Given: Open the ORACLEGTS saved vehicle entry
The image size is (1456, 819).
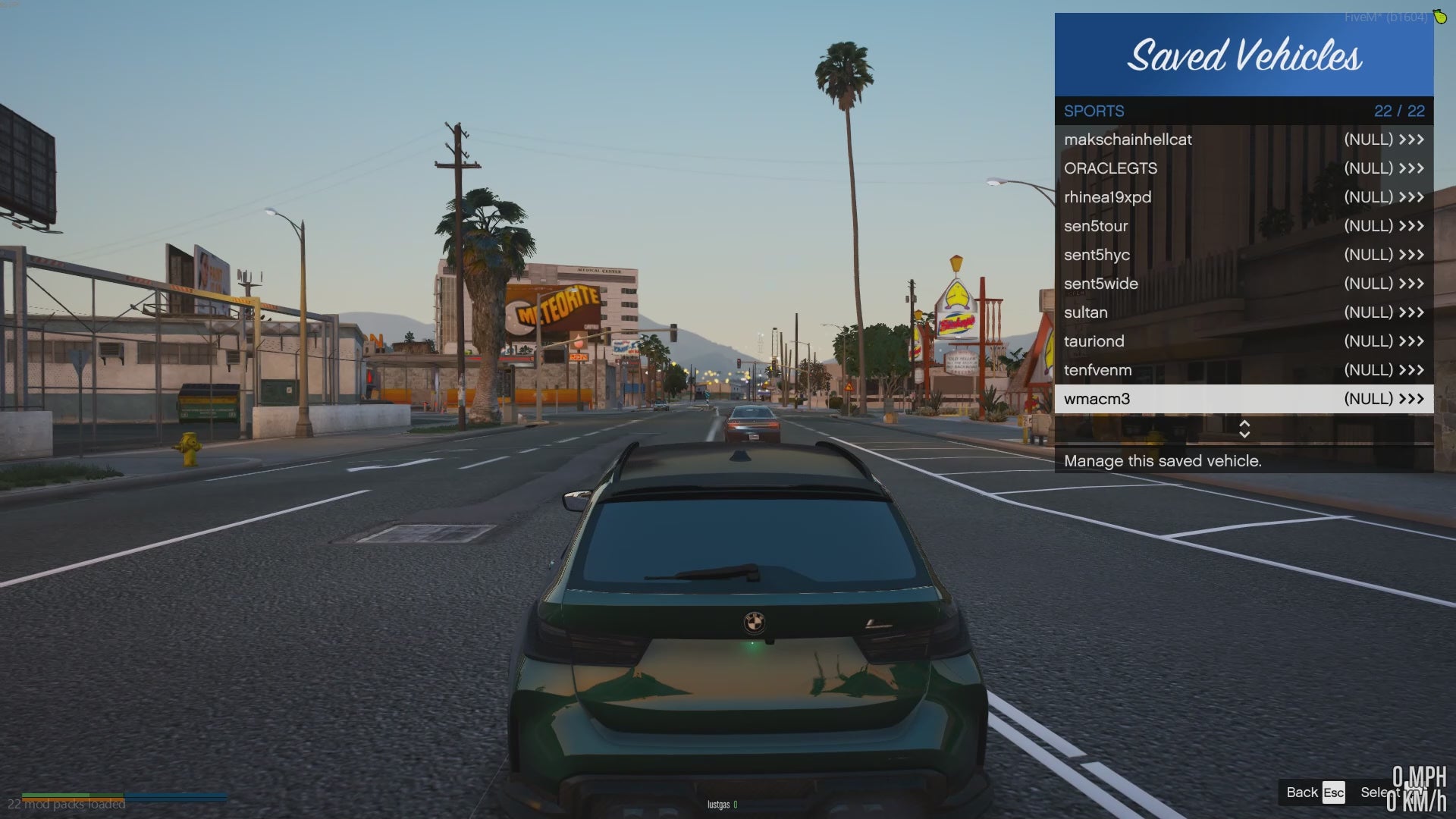Looking at the screenshot, I should tap(1244, 168).
